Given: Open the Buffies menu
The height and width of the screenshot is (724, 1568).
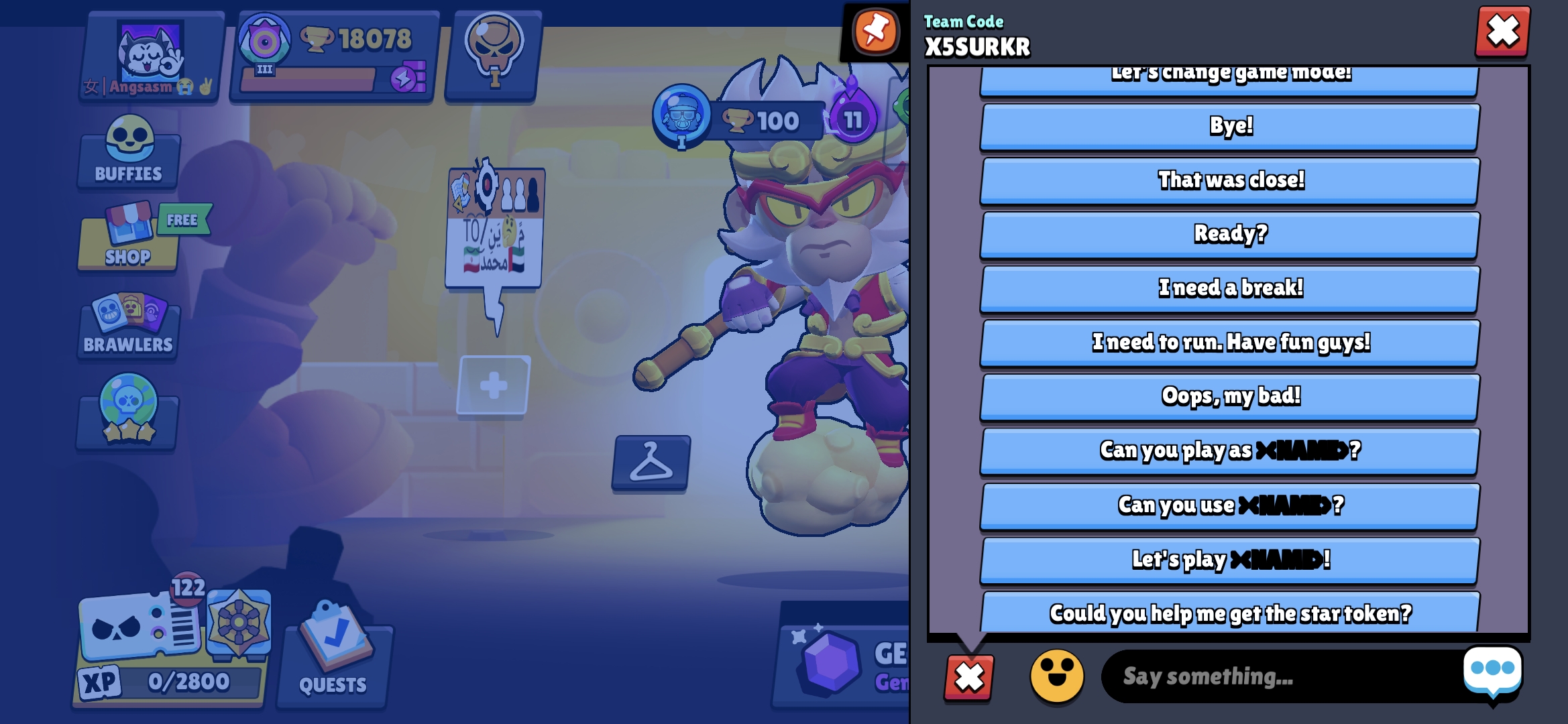Looking at the screenshot, I should [x=127, y=156].
